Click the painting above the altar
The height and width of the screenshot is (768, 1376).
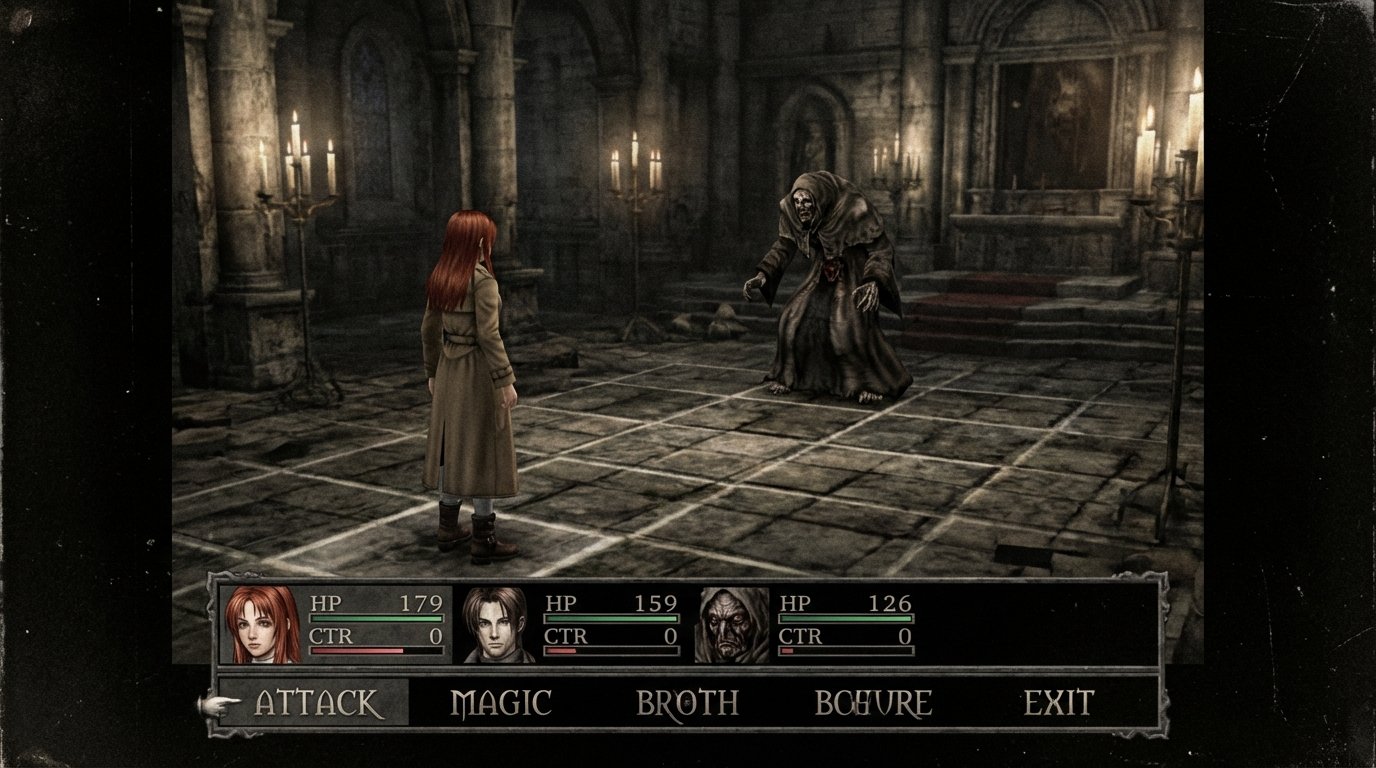(x=1060, y=110)
